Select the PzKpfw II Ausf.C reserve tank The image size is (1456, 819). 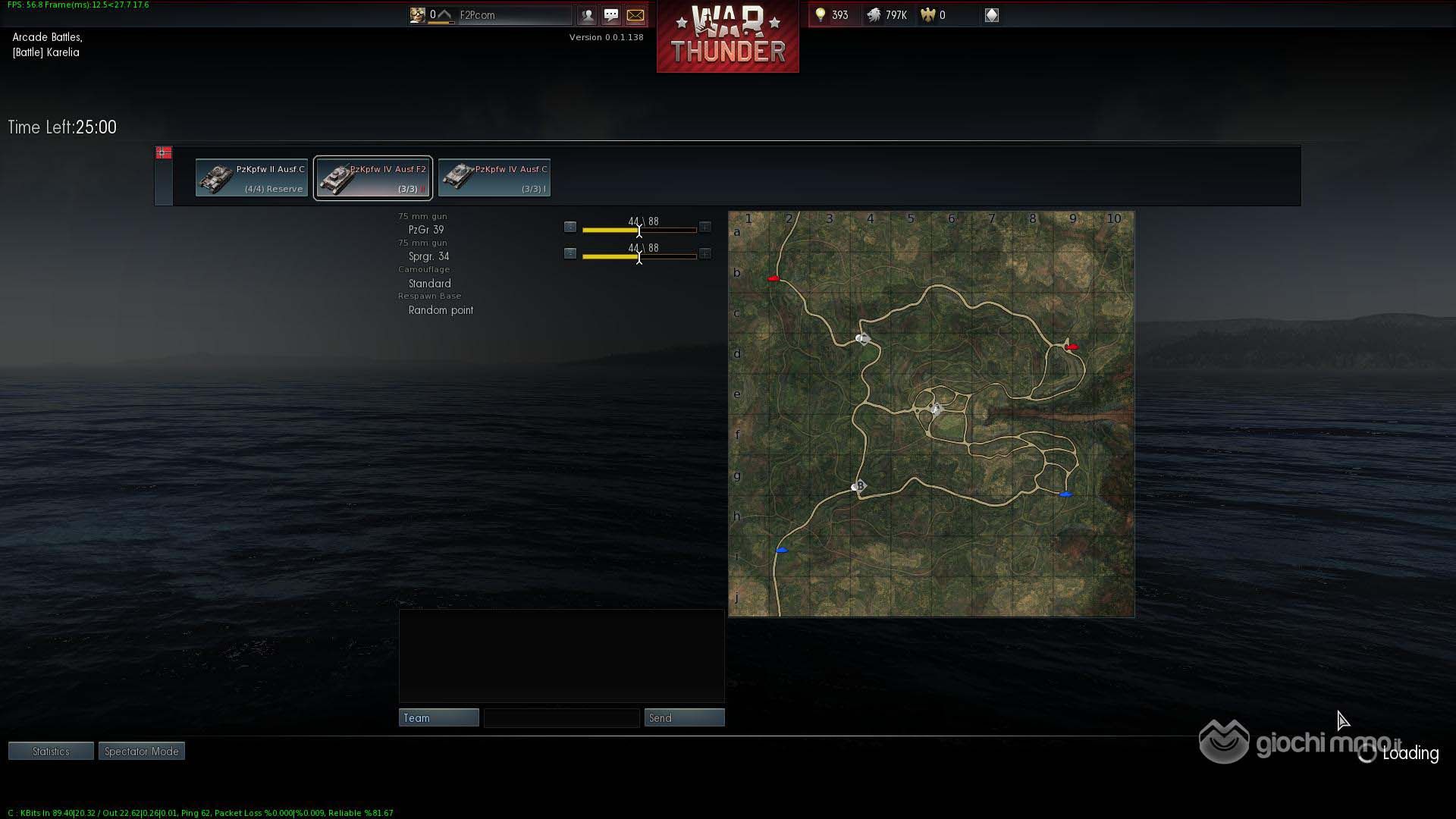coord(252,178)
